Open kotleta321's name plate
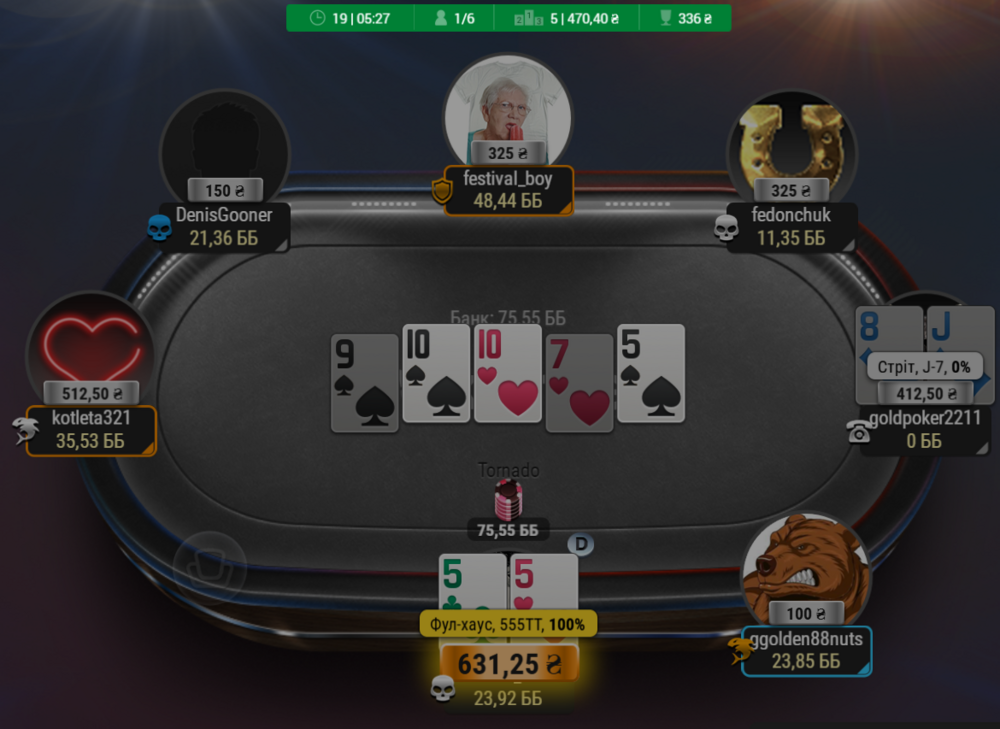This screenshot has width=1000, height=729. (x=91, y=430)
